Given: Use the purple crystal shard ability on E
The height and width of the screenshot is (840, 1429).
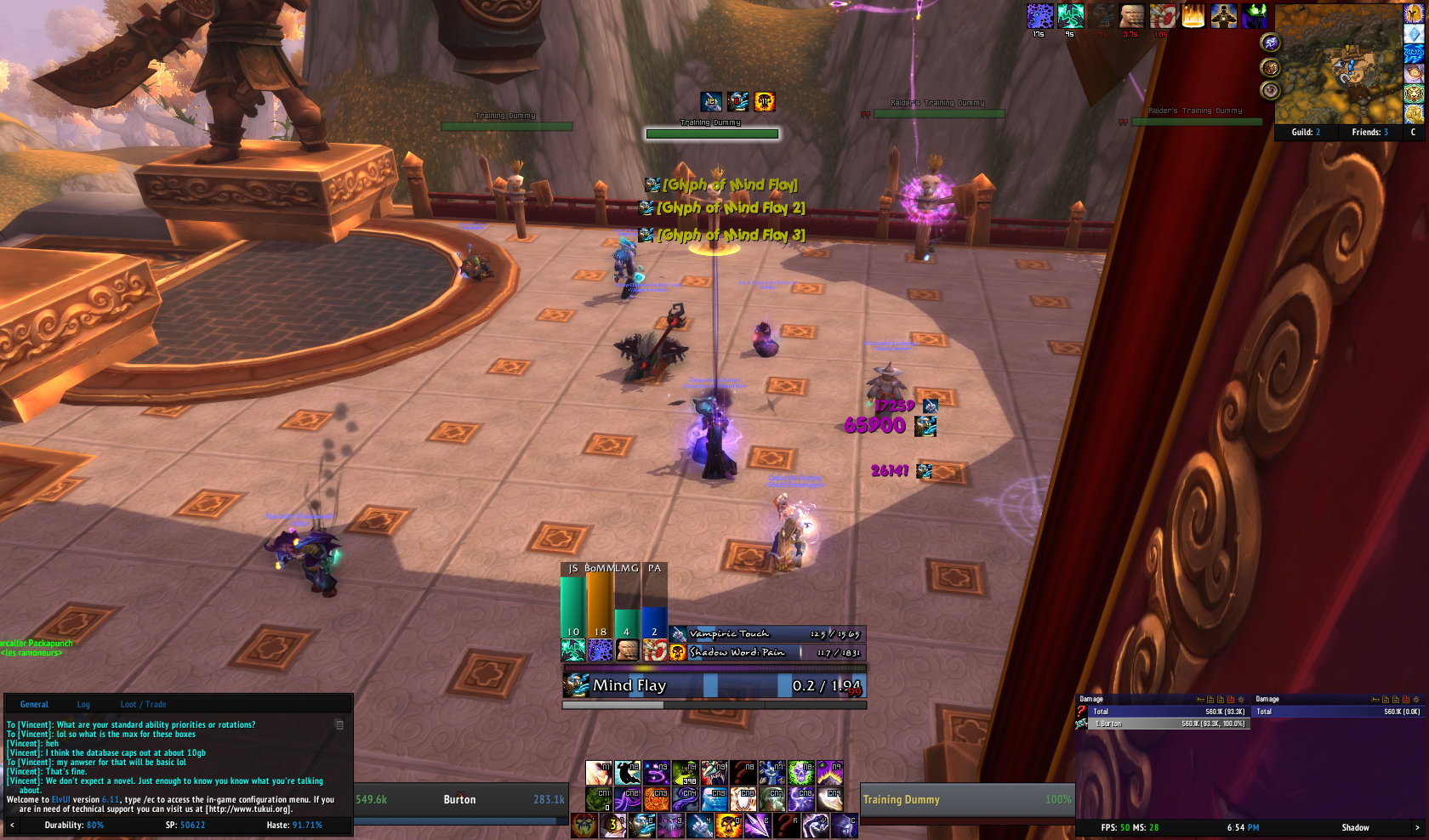Looking at the screenshot, I should tap(757, 826).
